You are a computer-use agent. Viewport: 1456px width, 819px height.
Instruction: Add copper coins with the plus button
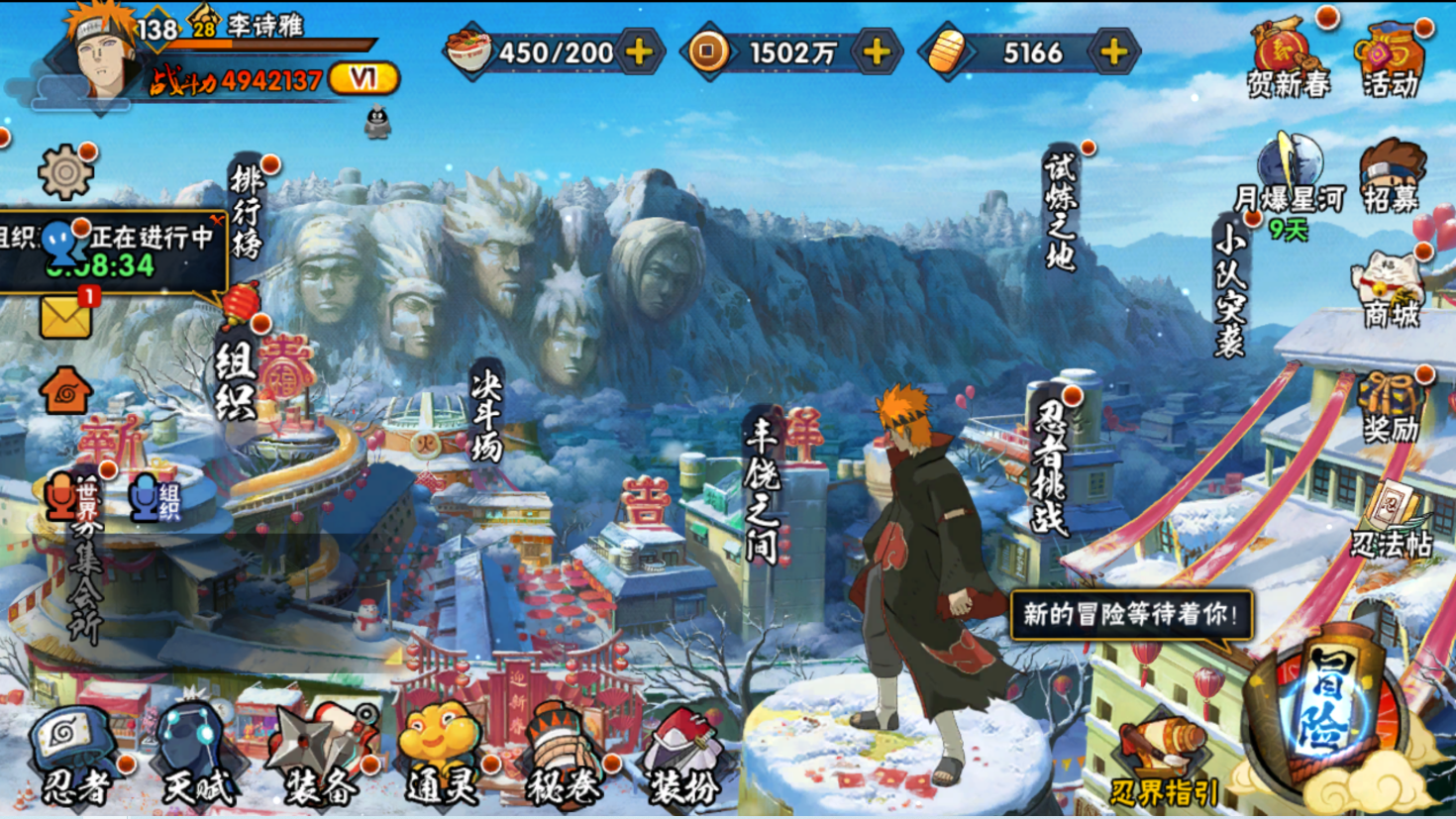[877, 51]
